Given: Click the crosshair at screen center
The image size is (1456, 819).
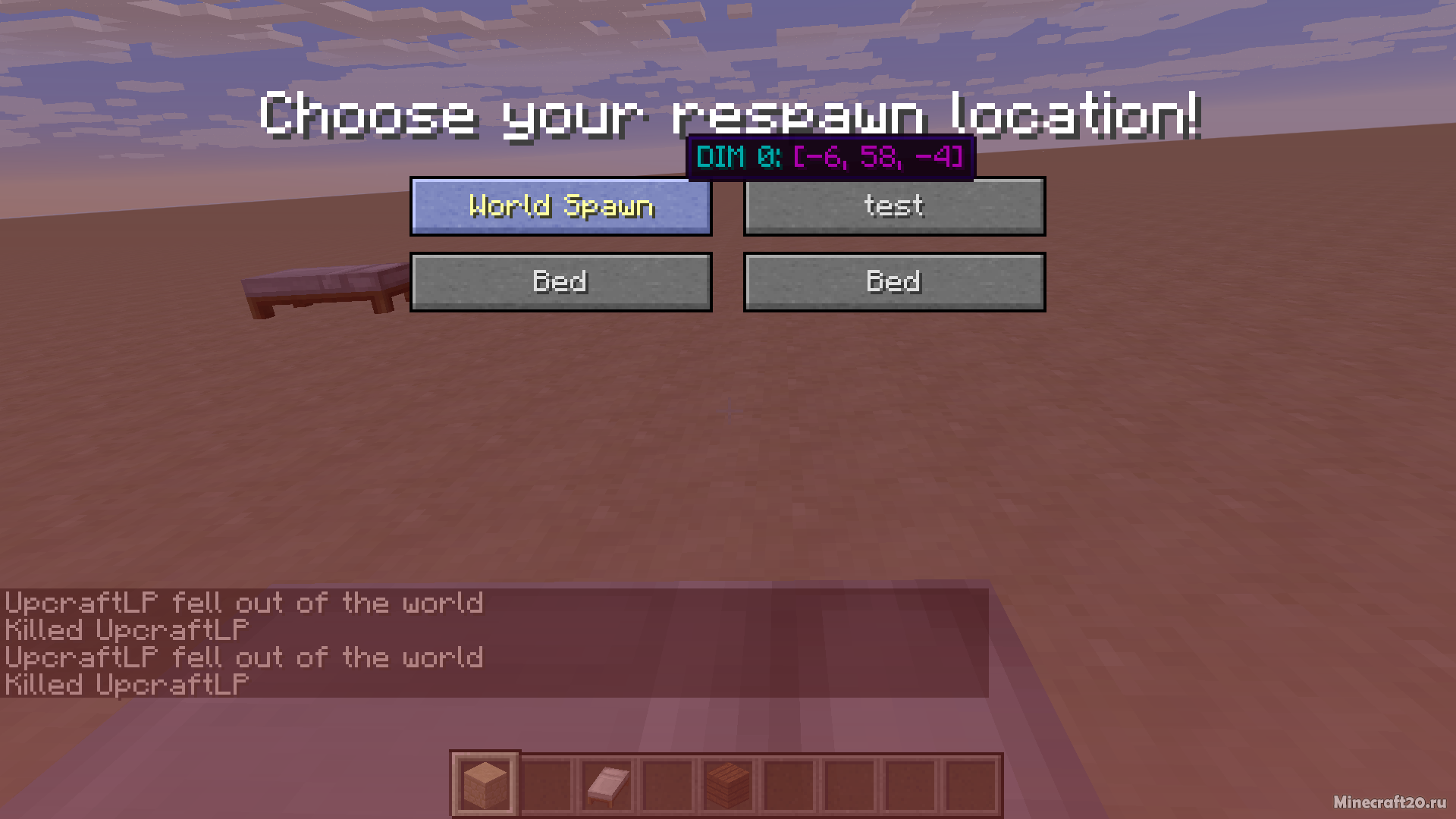Looking at the screenshot, I should pos(728,409).
